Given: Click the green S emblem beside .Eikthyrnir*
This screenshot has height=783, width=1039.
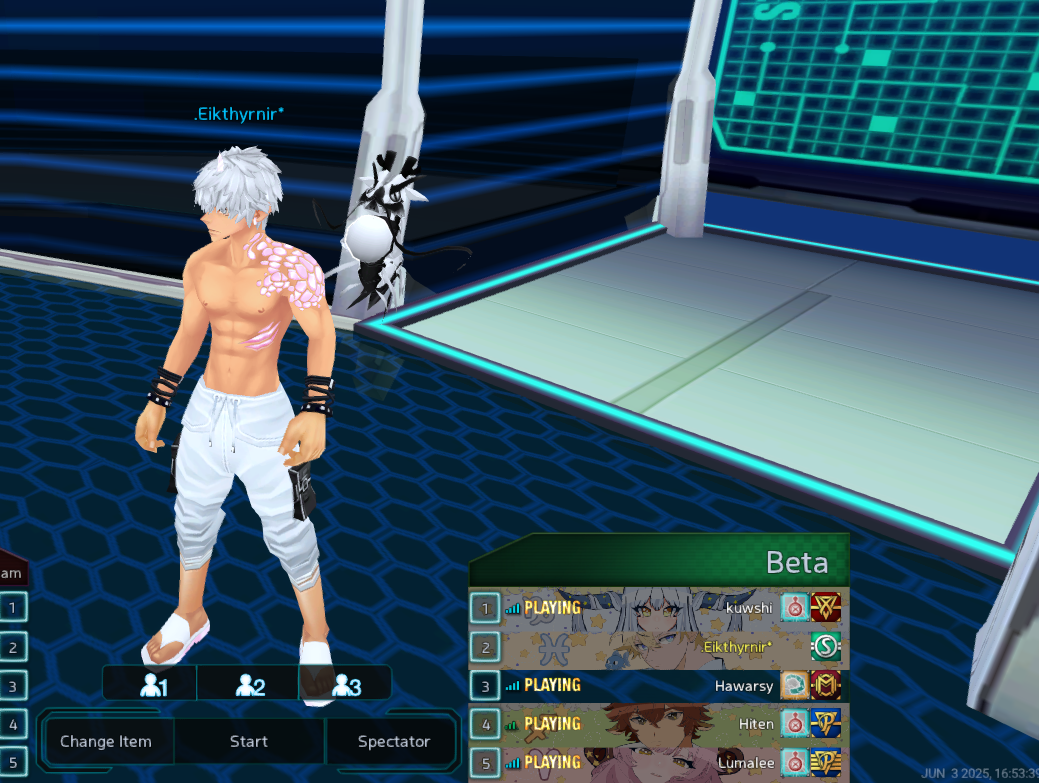Looking at the screenshot, I should tap(826, 646).
